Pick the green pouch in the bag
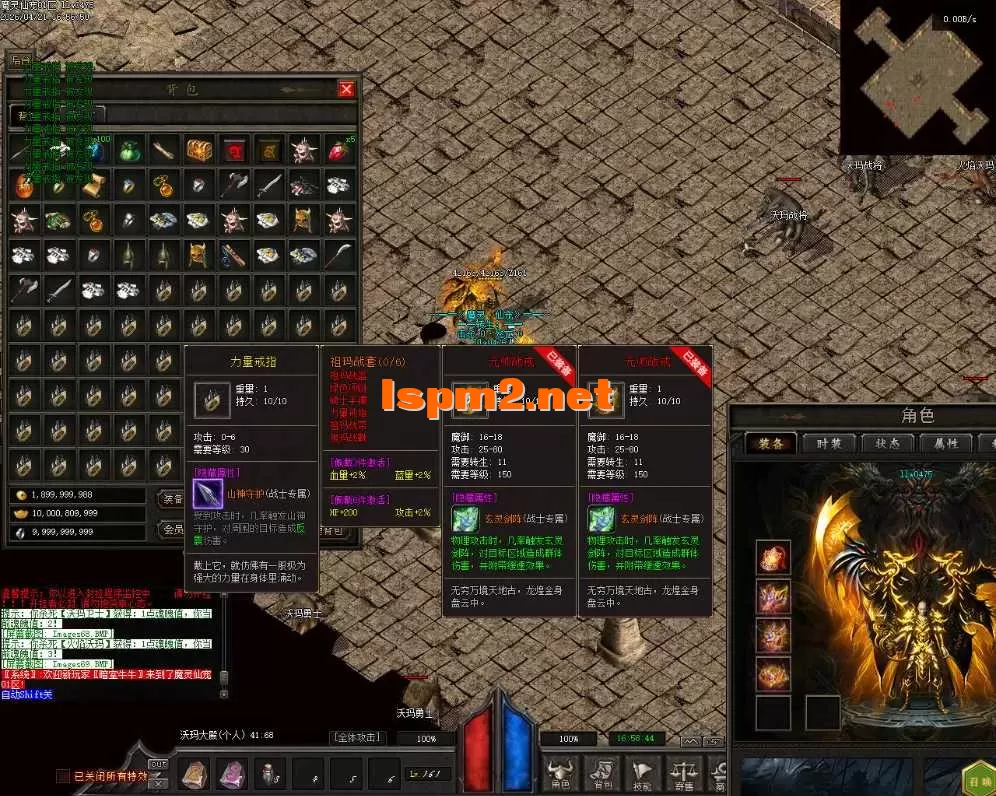996x796 pixels. [x=128, y=150]
